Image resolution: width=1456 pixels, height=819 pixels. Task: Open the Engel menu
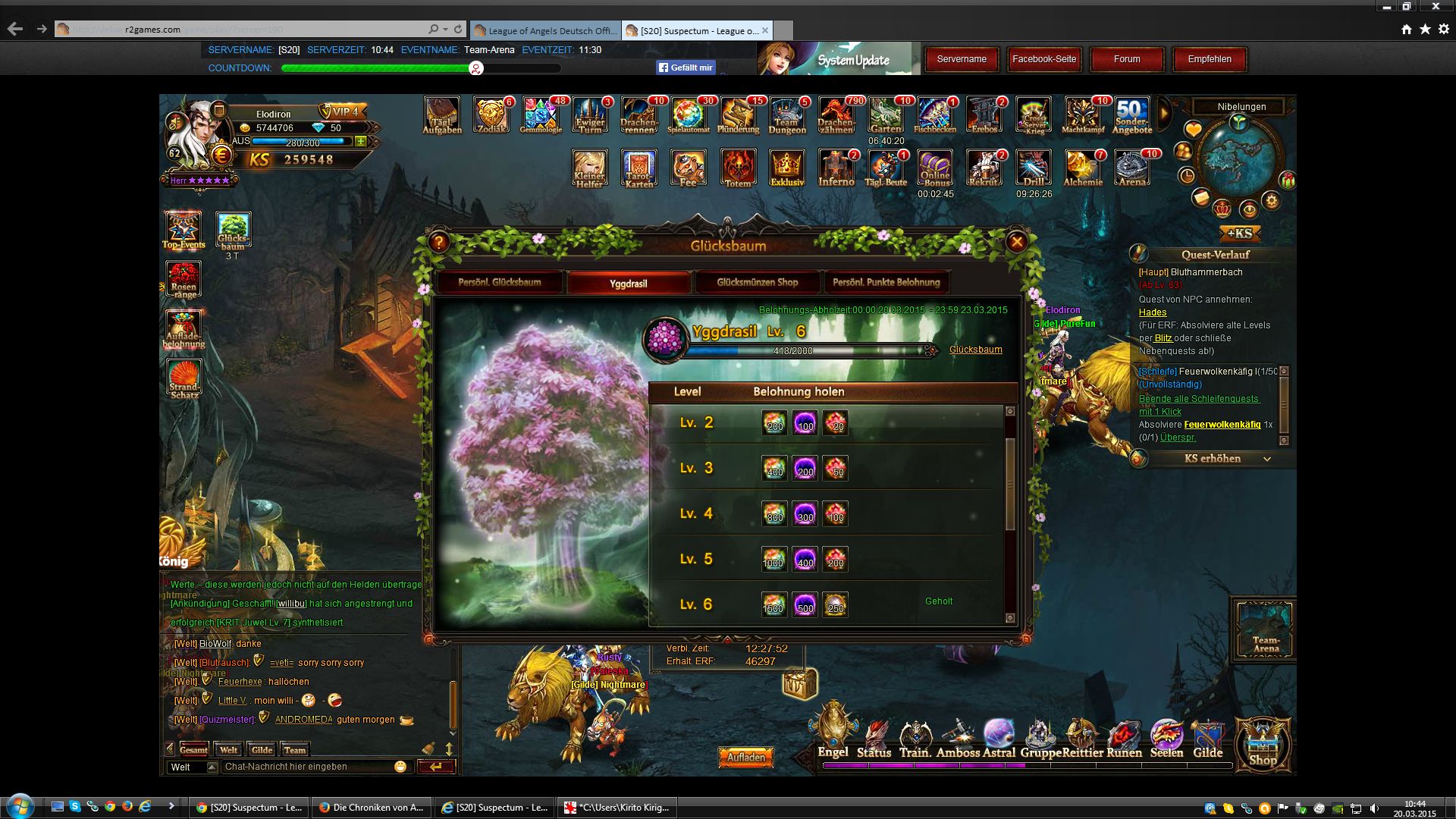pyautogui.click(x=833, y=734)
